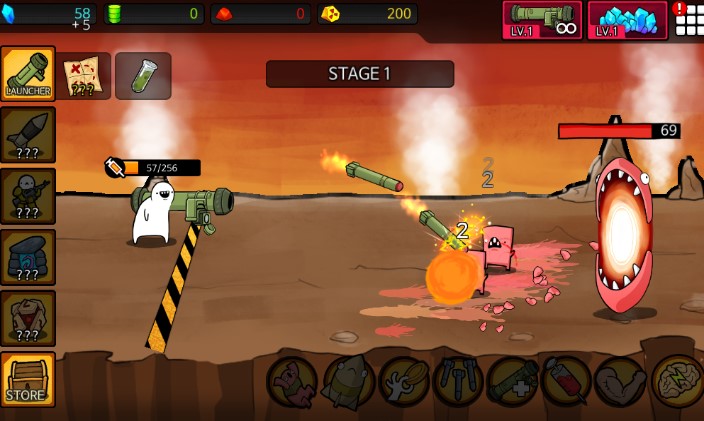Activate the triple bolts skill
The height and width of the screenshot is (421, 704).
(x=458, y=382)
